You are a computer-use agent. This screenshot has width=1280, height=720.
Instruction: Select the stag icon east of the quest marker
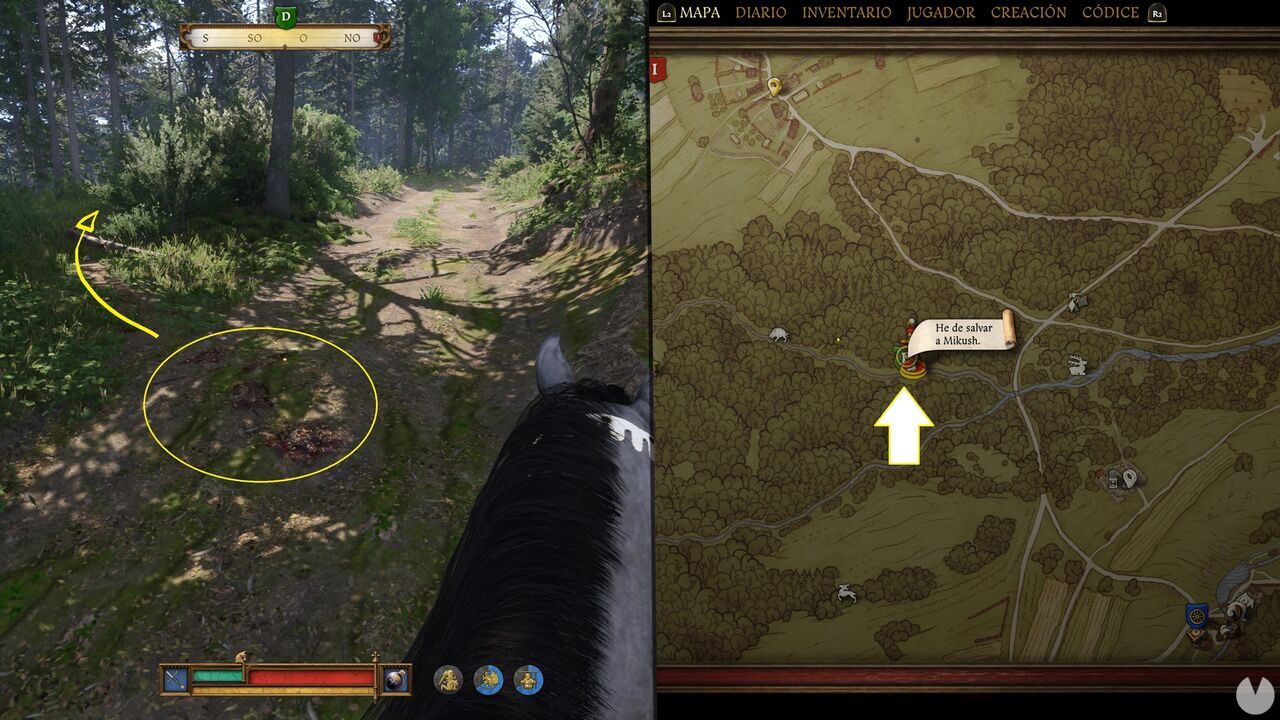[1078, 363]
